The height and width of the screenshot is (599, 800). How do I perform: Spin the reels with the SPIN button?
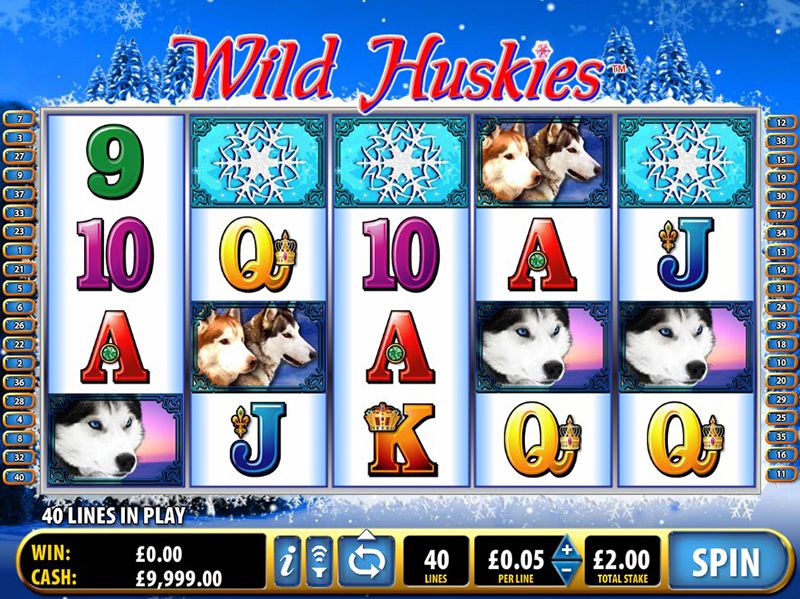pos(728,561)
